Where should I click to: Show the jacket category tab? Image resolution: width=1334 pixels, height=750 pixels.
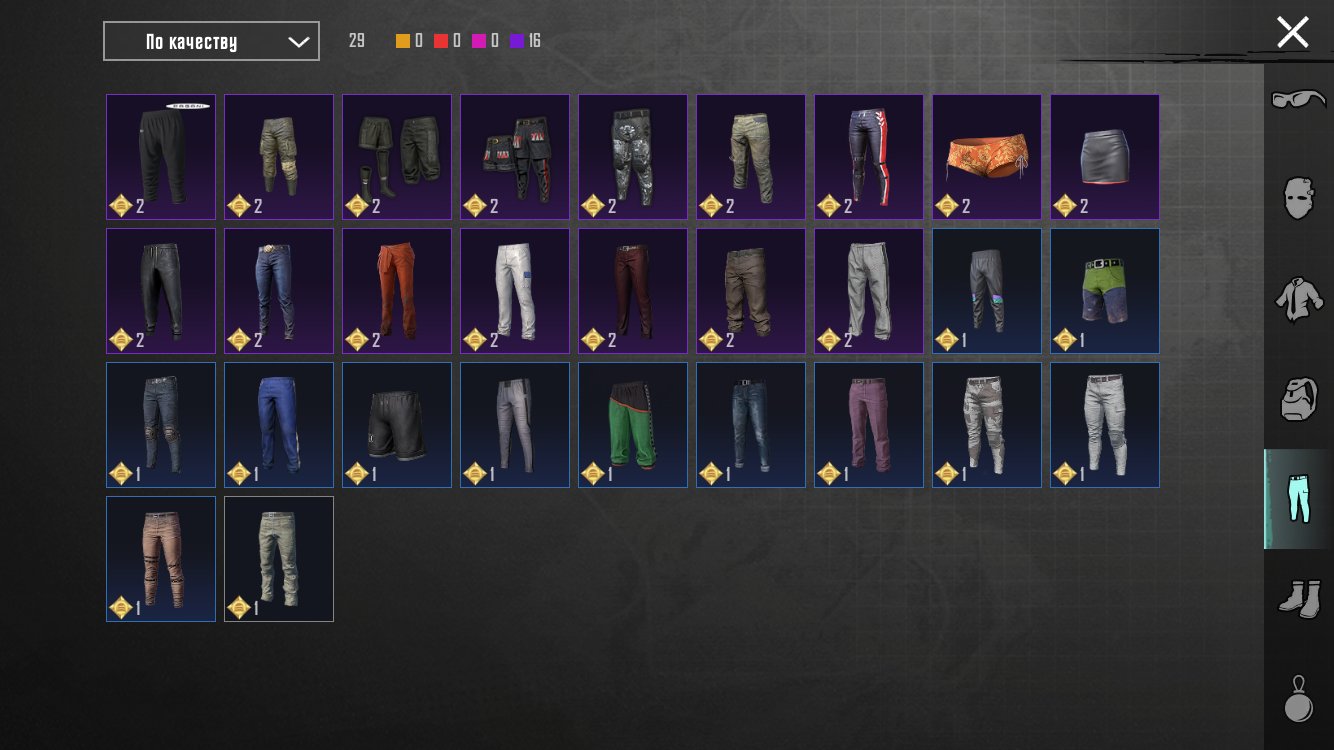[1298, 299]
